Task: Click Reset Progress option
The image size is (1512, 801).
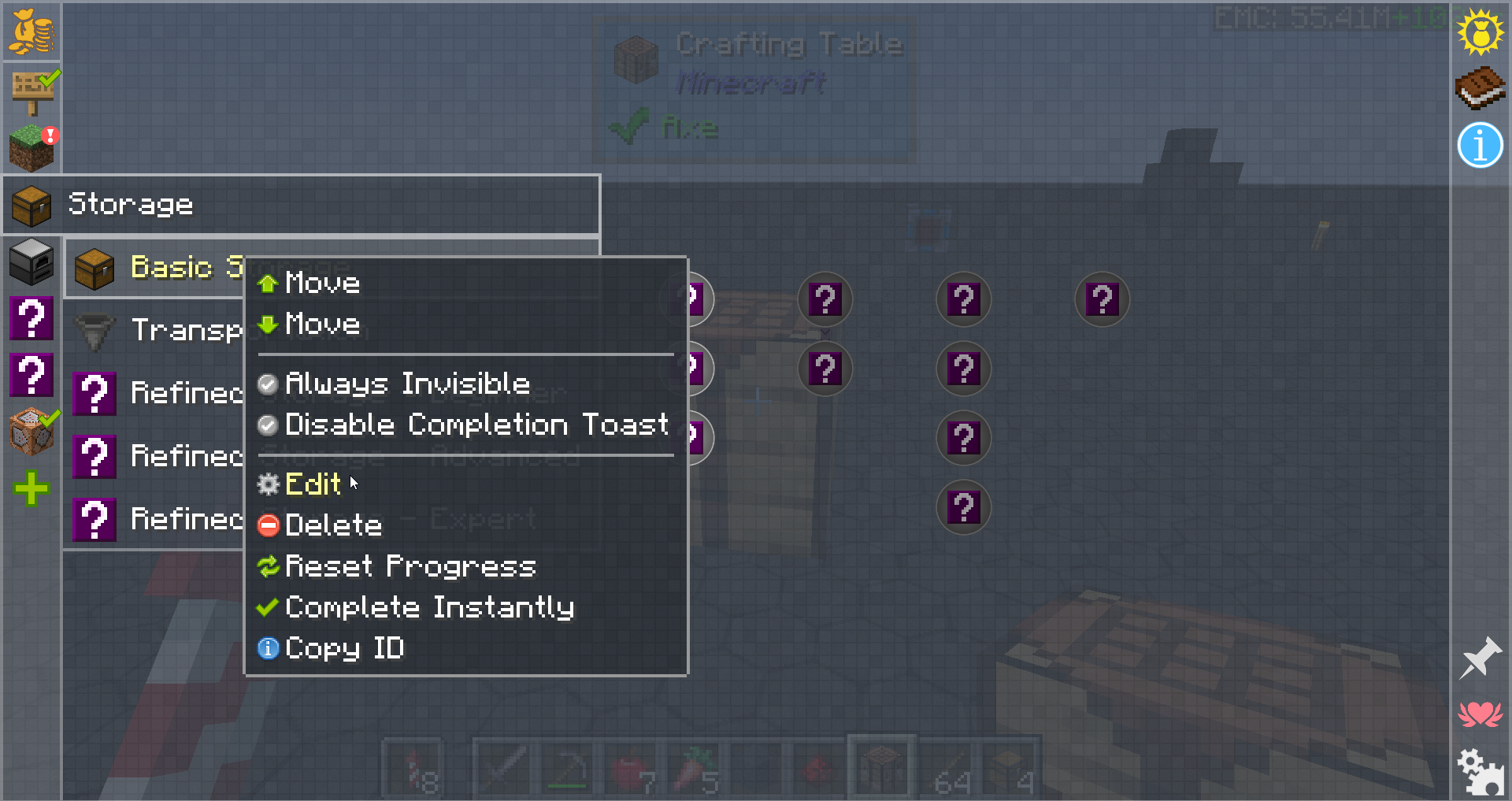Action: (409, 566)
